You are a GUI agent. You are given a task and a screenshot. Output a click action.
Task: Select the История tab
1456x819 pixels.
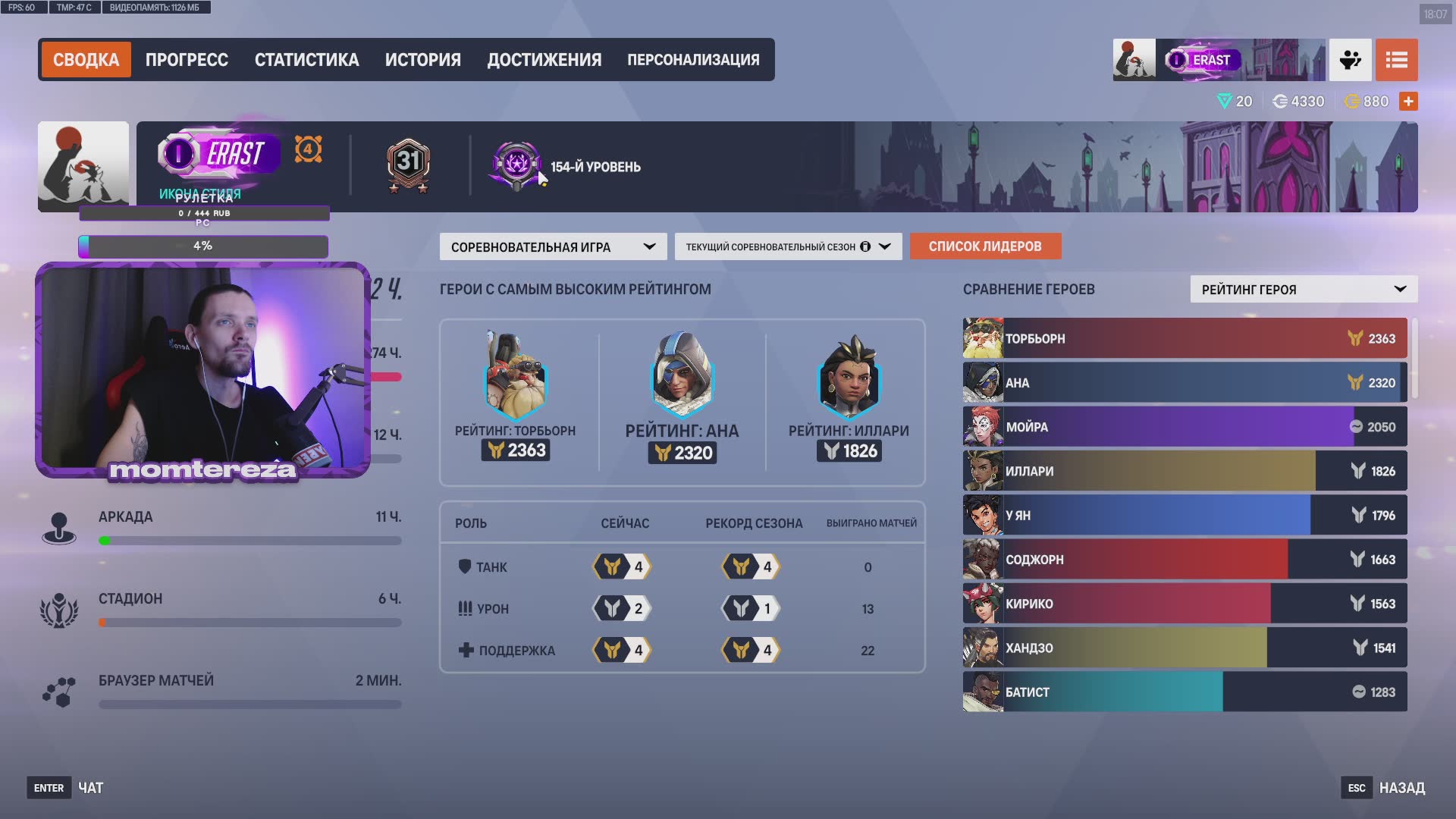[x=422, y=60]
